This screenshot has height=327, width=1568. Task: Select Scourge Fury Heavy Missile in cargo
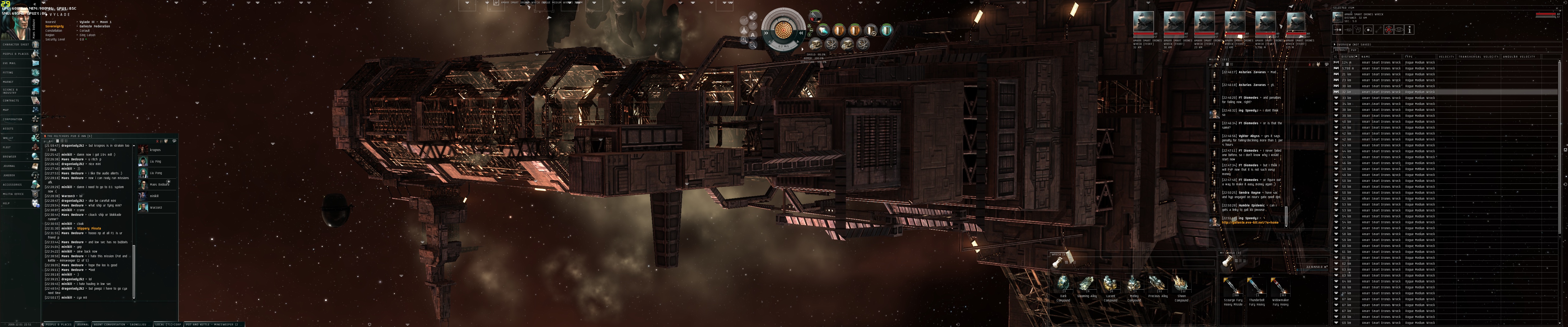(x=1233, y=287)
